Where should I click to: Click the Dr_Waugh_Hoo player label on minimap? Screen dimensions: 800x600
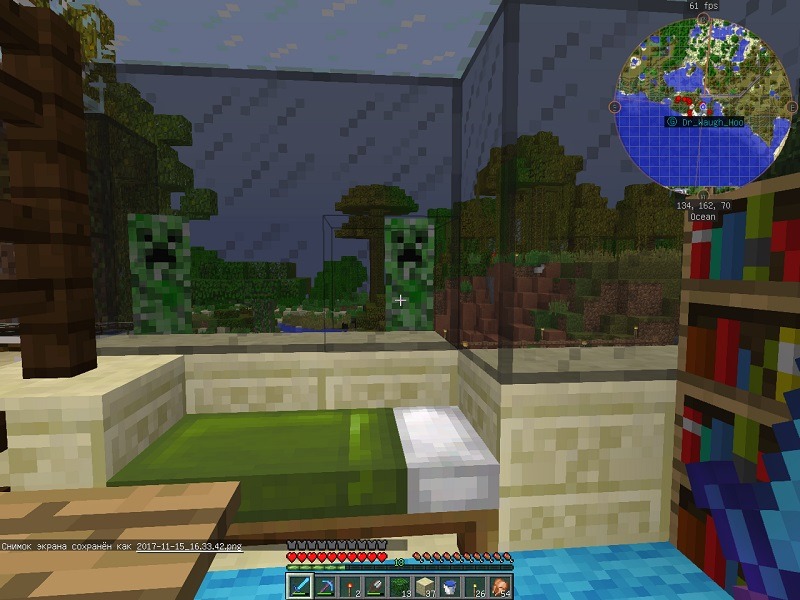point(712,121)
